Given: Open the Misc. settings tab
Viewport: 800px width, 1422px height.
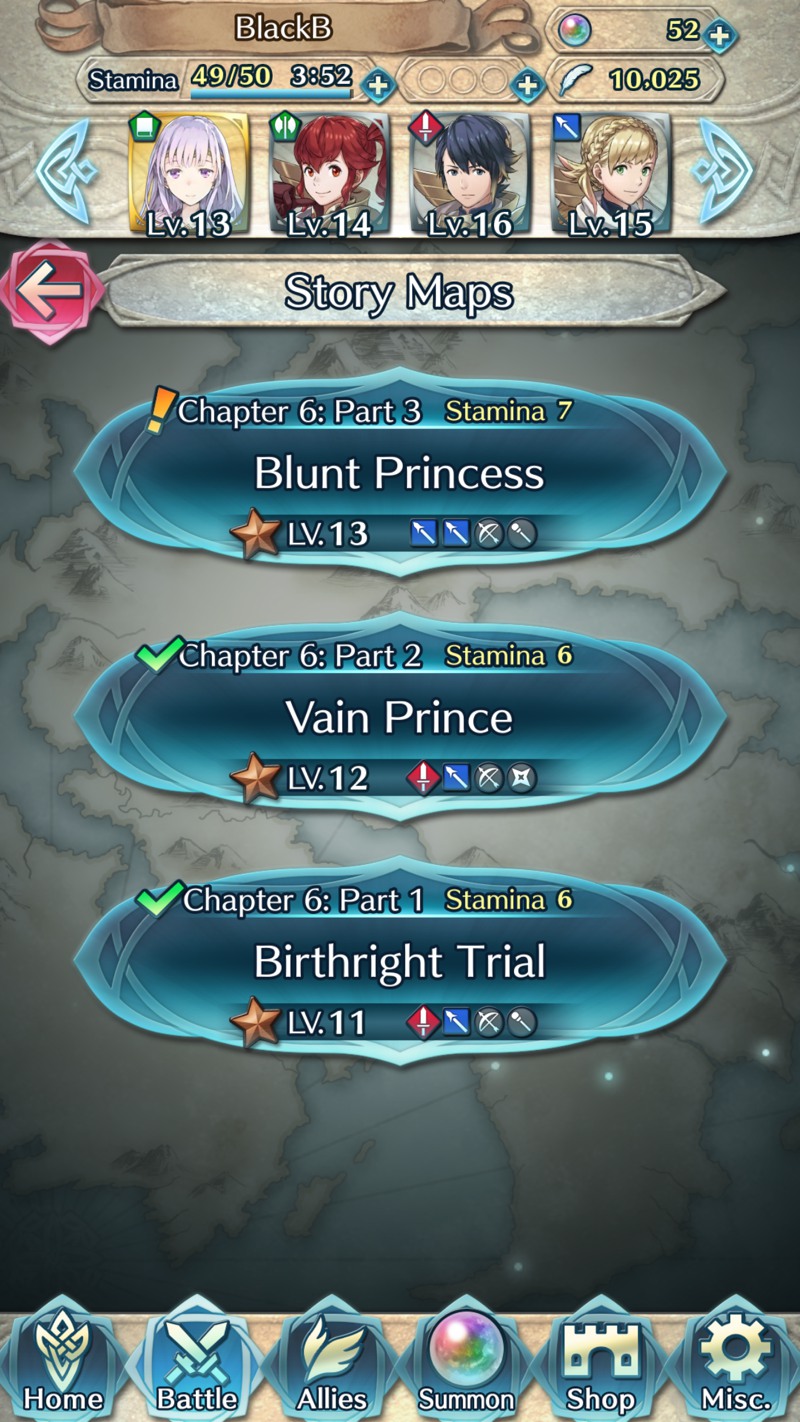Looking at the screenshot, I should click(735, 1366).
